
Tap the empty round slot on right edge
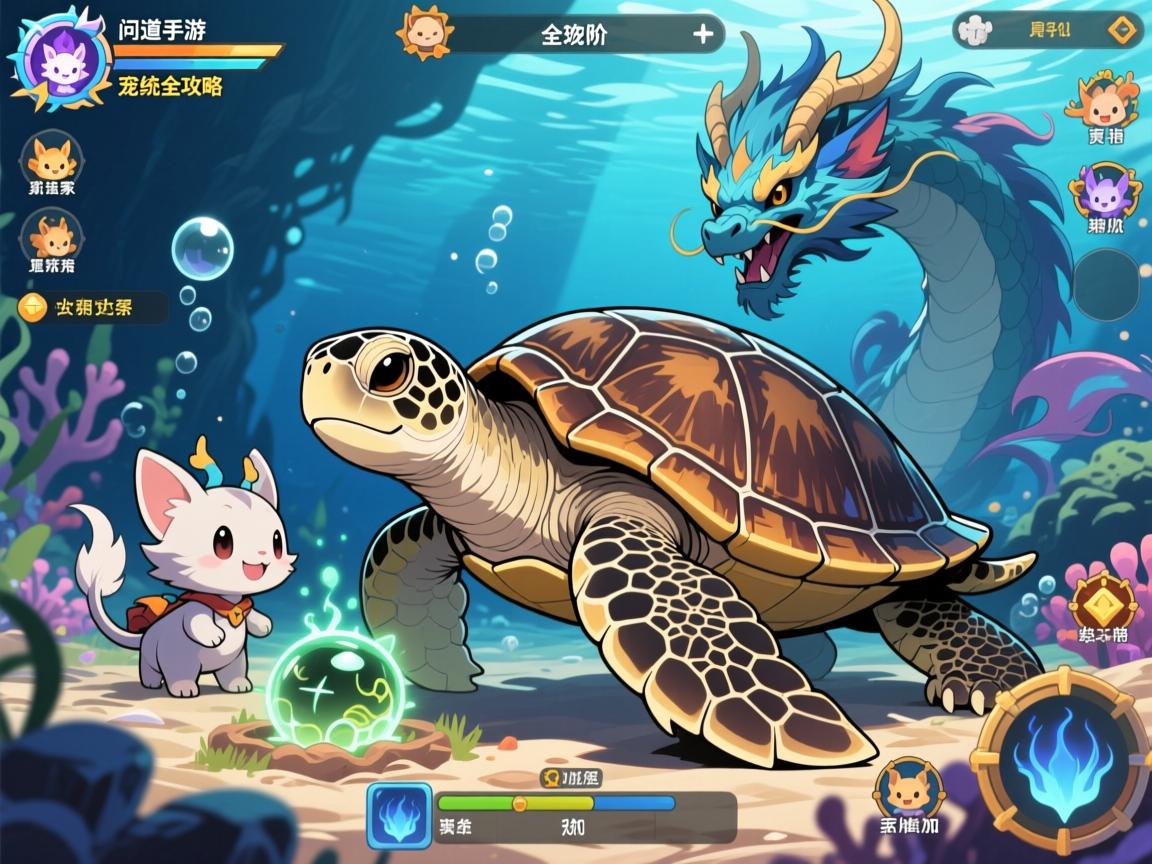coord(1106,285)
